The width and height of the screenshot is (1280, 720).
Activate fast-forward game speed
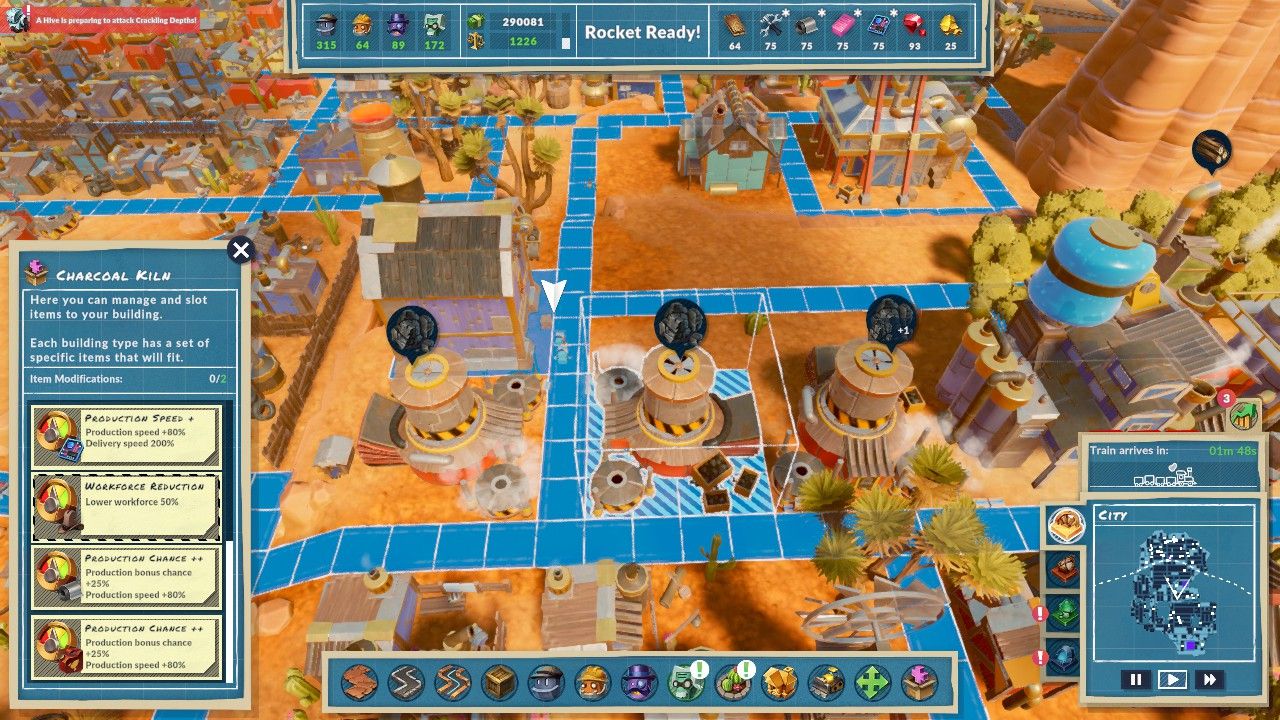(1209, 680)
